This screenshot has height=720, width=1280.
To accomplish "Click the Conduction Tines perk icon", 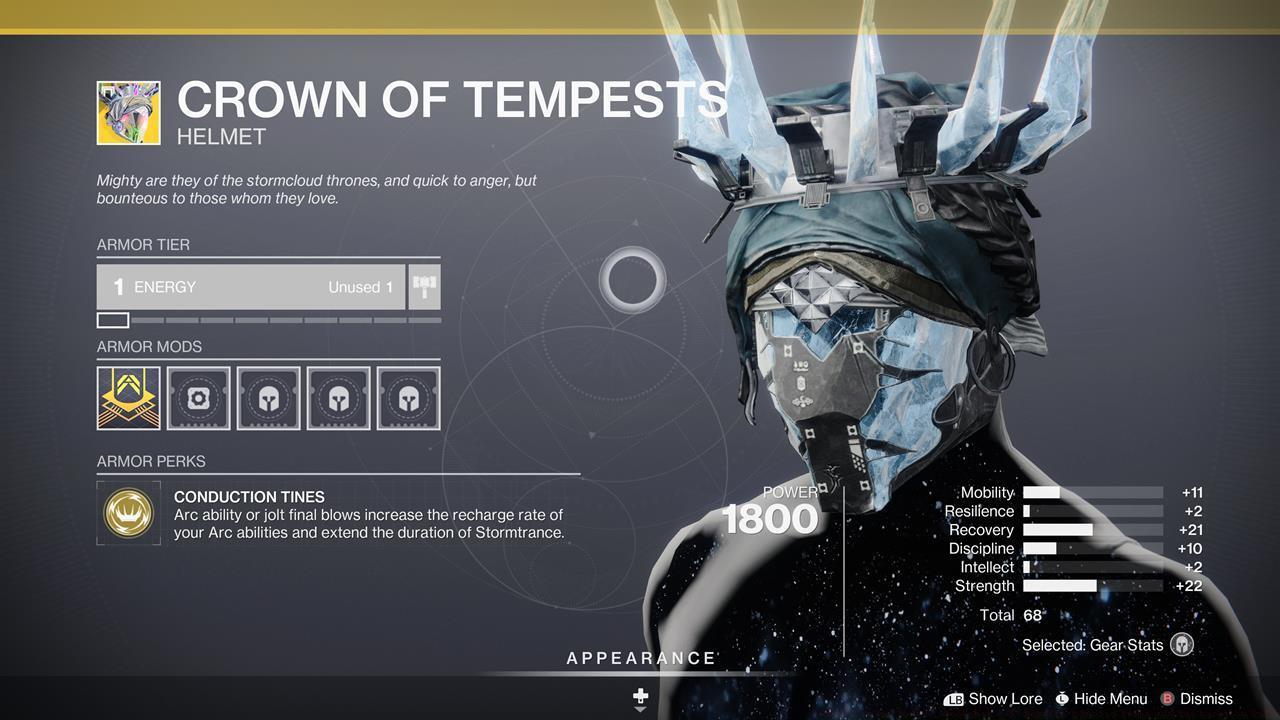I will pos(128,514).
